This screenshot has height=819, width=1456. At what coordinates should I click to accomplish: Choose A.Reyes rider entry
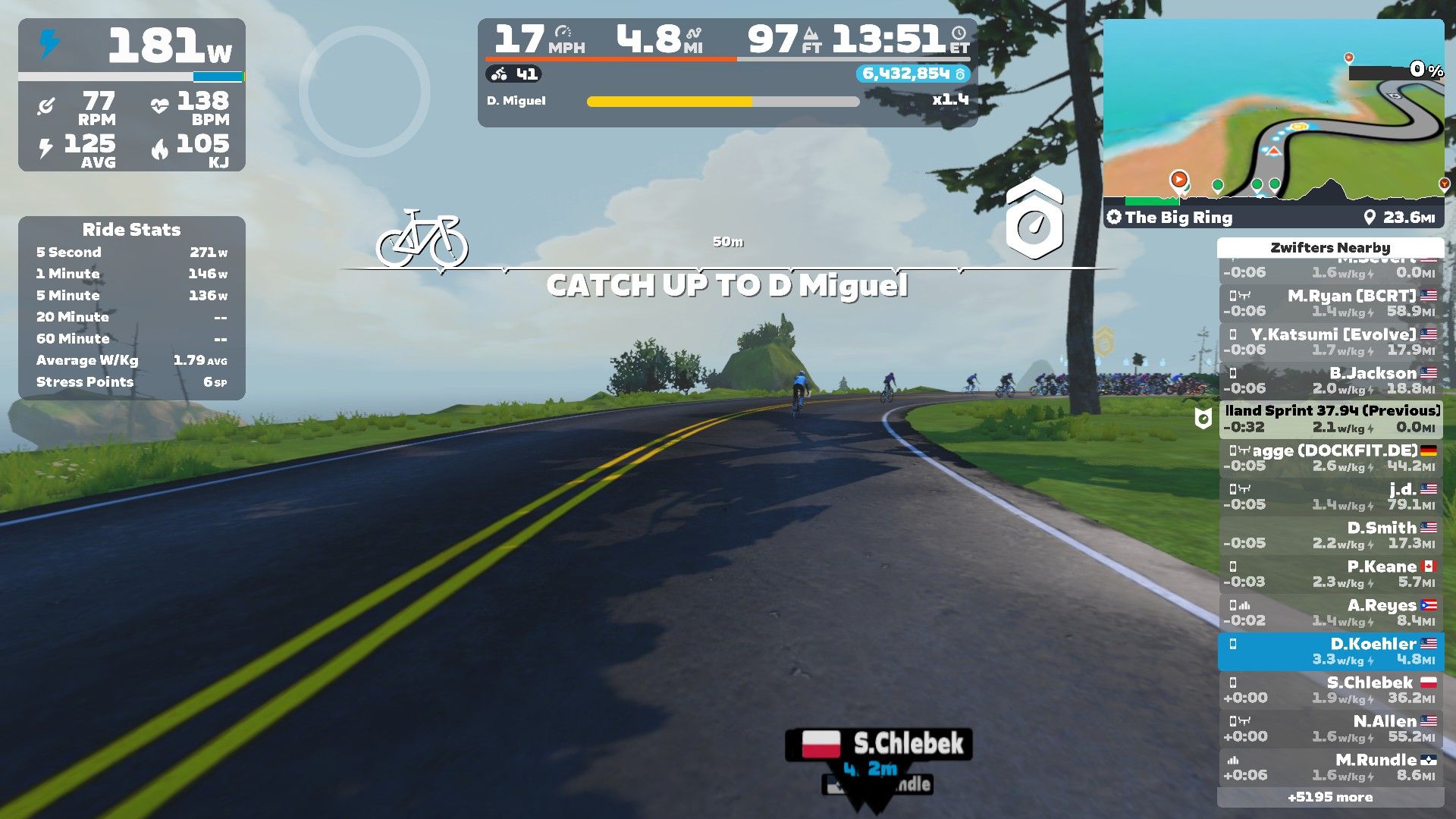[1331, 613]
